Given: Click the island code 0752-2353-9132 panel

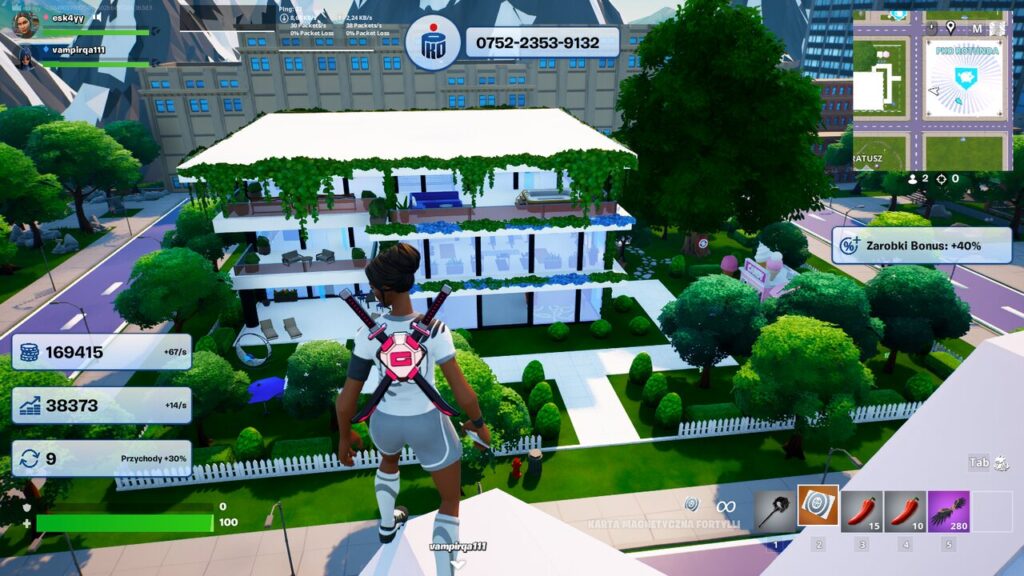Looking at the screenshot, I should click(x=542, y=43).
